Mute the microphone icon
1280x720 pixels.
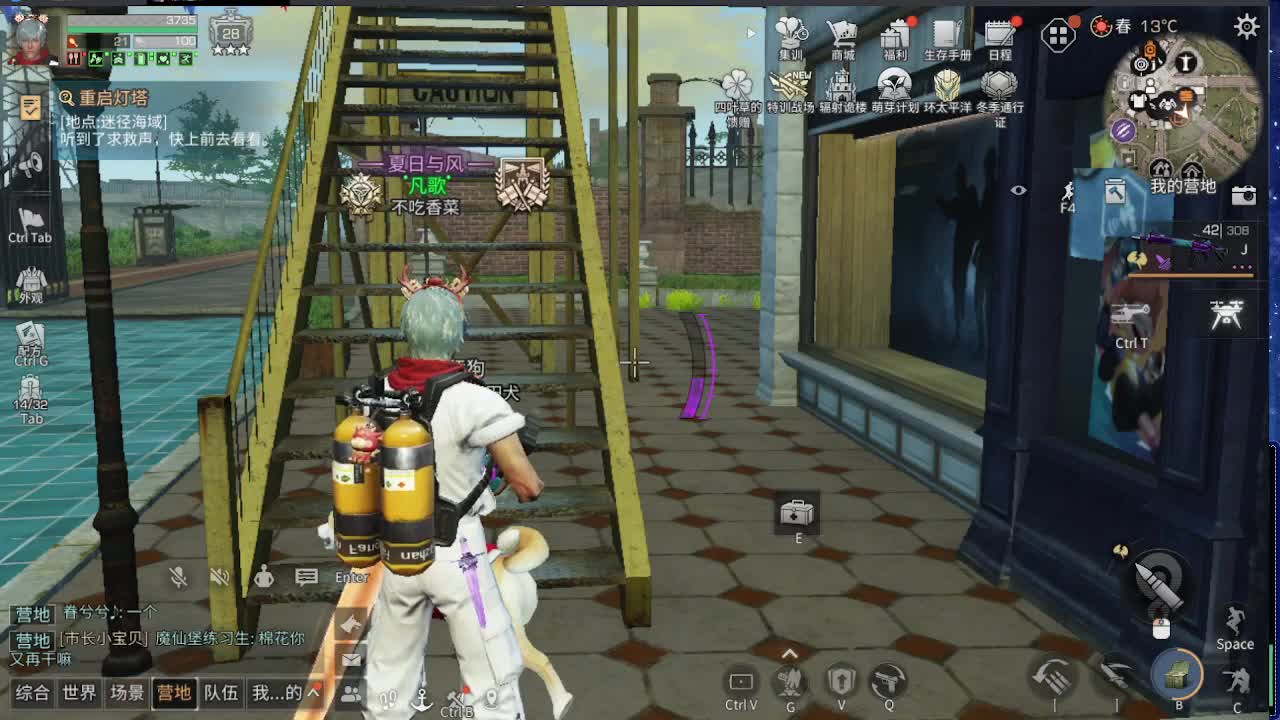(x=178, y=577)
